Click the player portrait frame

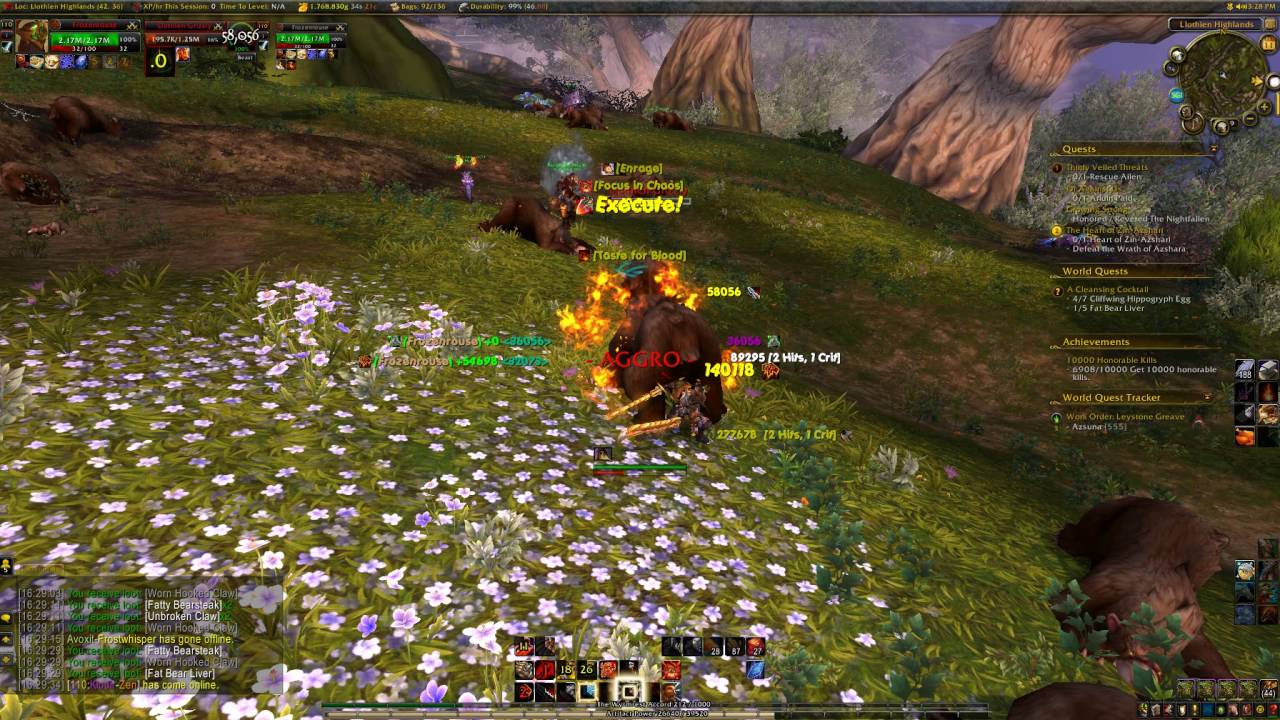tap(32, 37)
